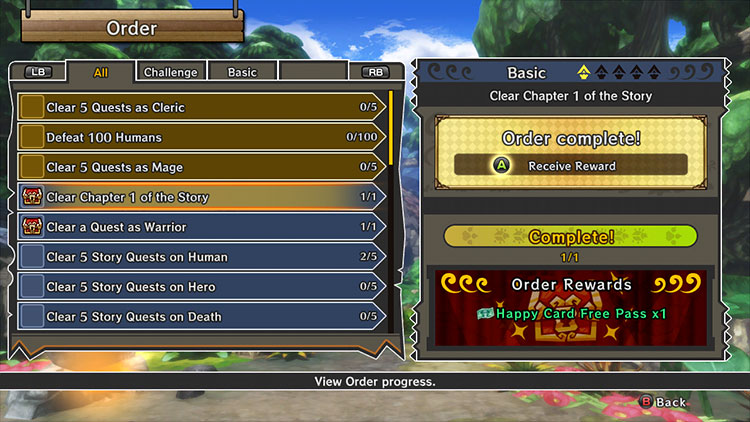The width and height of the screenshot is (750, 422).
Task: Open the Challenge orders tab
Action: [x=170, y=72]
